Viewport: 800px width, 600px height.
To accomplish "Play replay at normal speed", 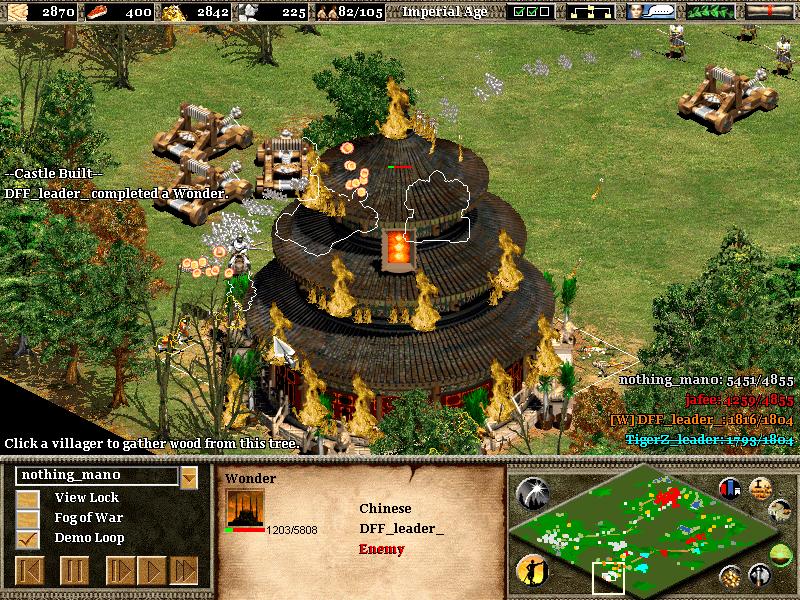I will click(151, 571).
